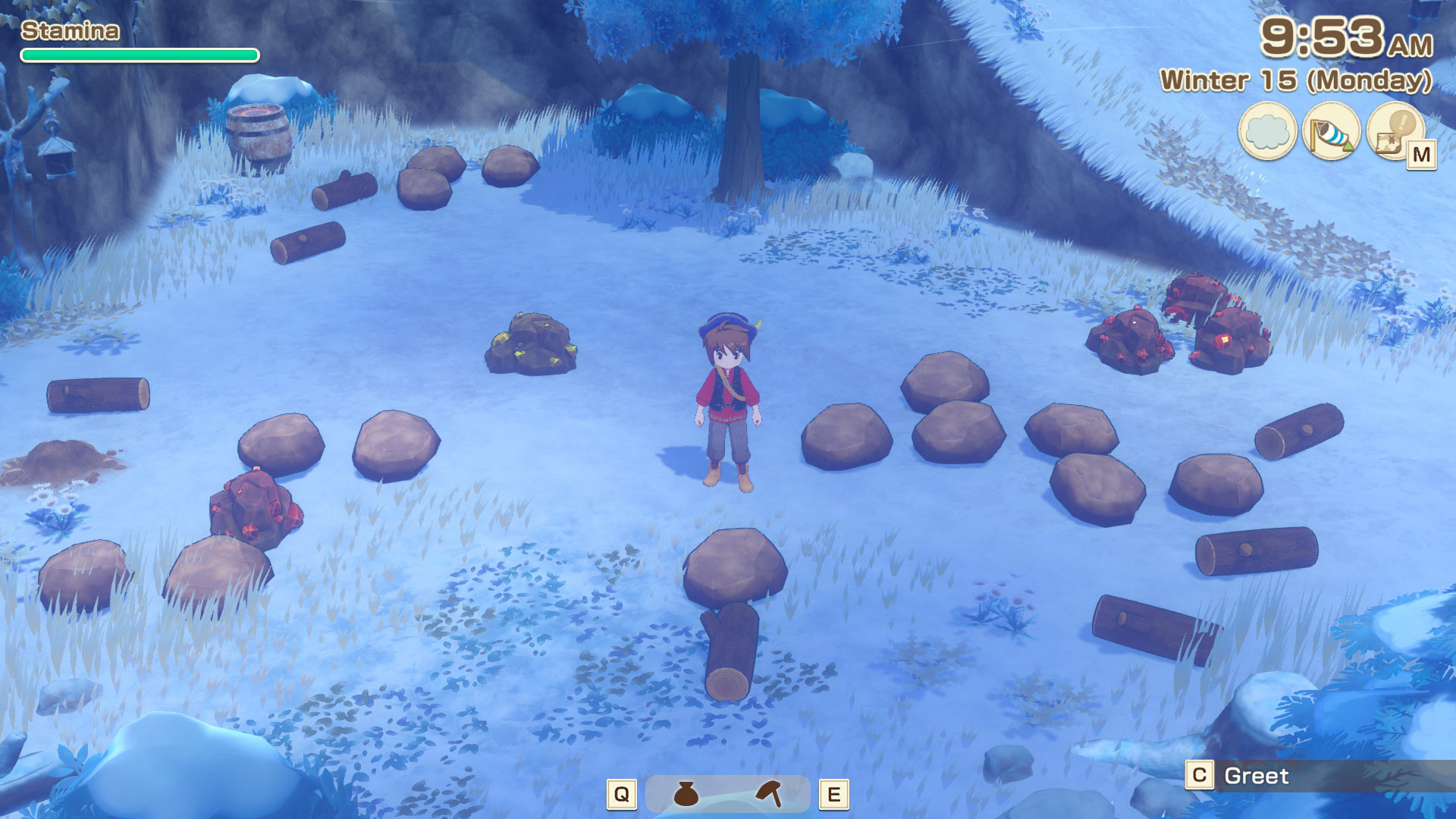
Task: Open the map with the parchment icon
Action: 1394,131
